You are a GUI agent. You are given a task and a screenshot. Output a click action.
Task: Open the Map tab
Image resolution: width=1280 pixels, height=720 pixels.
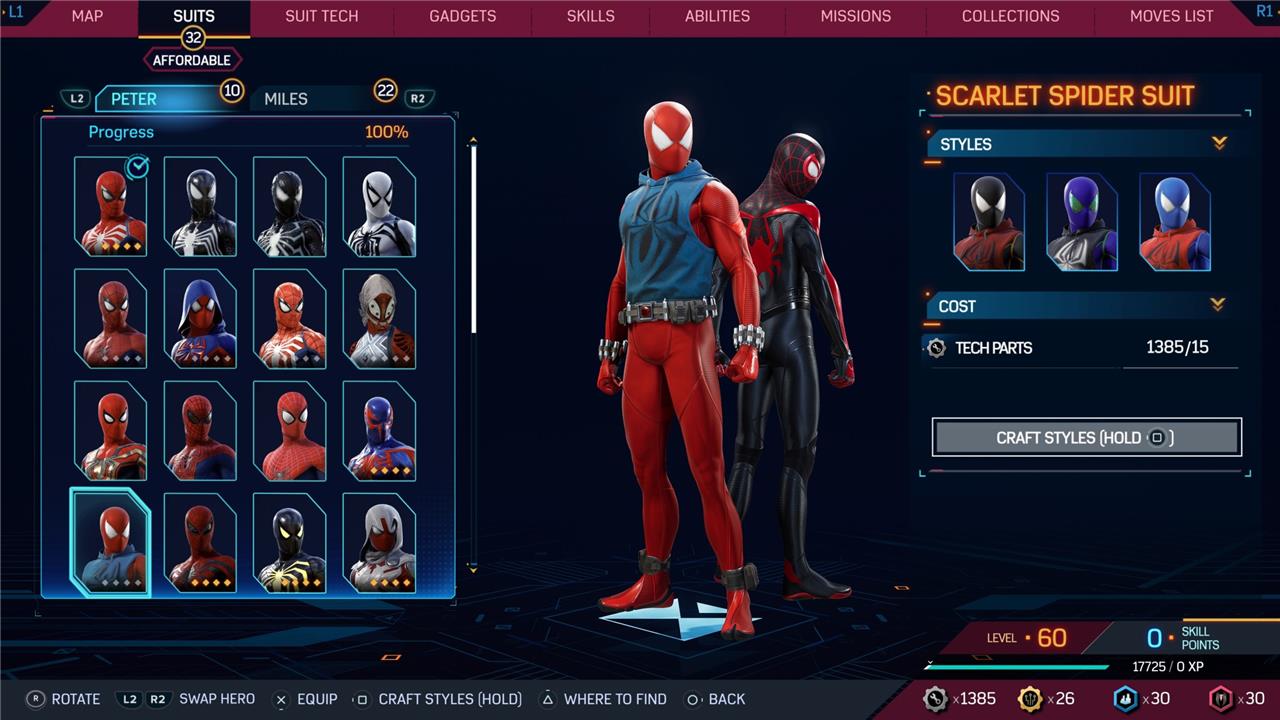[x=87, y=16]
